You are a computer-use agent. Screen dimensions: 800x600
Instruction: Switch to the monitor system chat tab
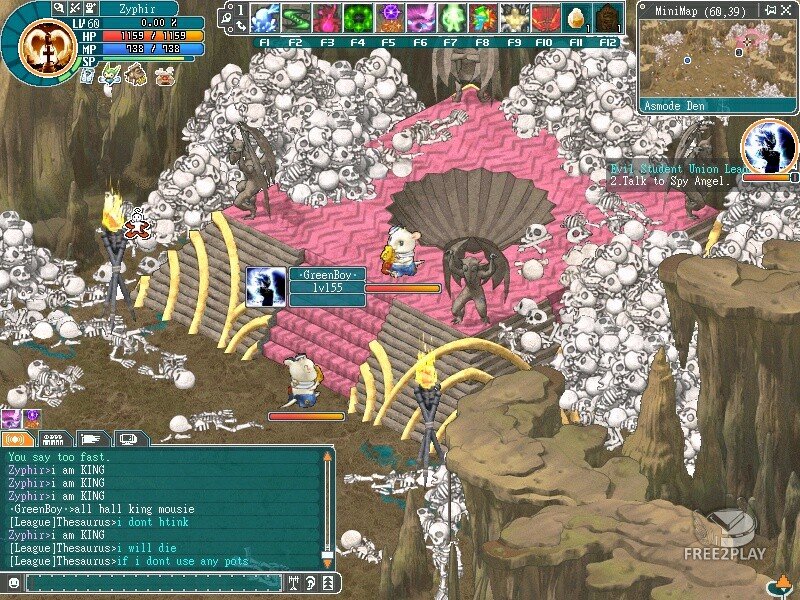tap(130, 438)
